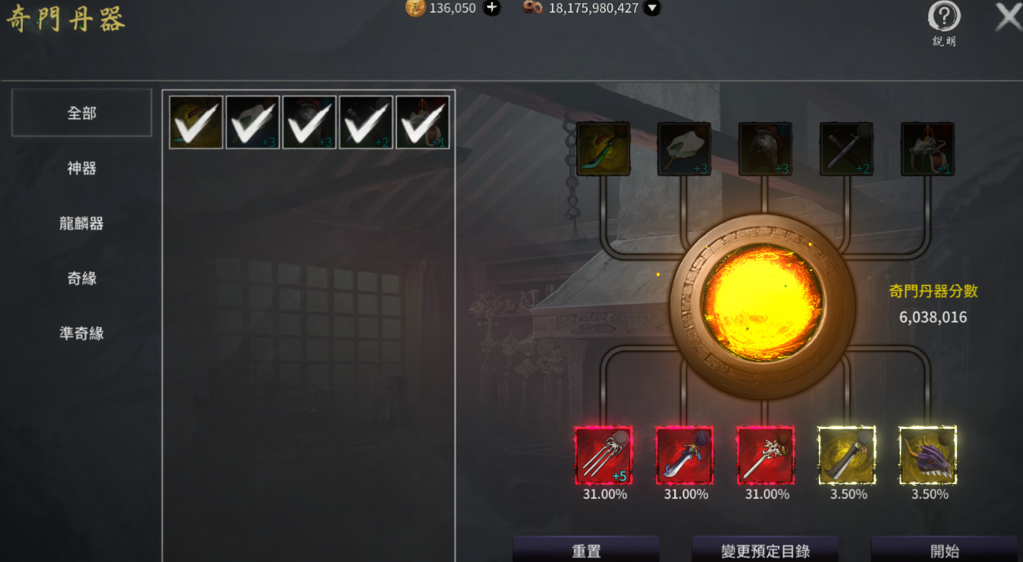Viewport: 1023px width, 562px height.
Task: Open 變更預定目錄 to change the list
Action: pyautogui.click(x=765, y=550)
